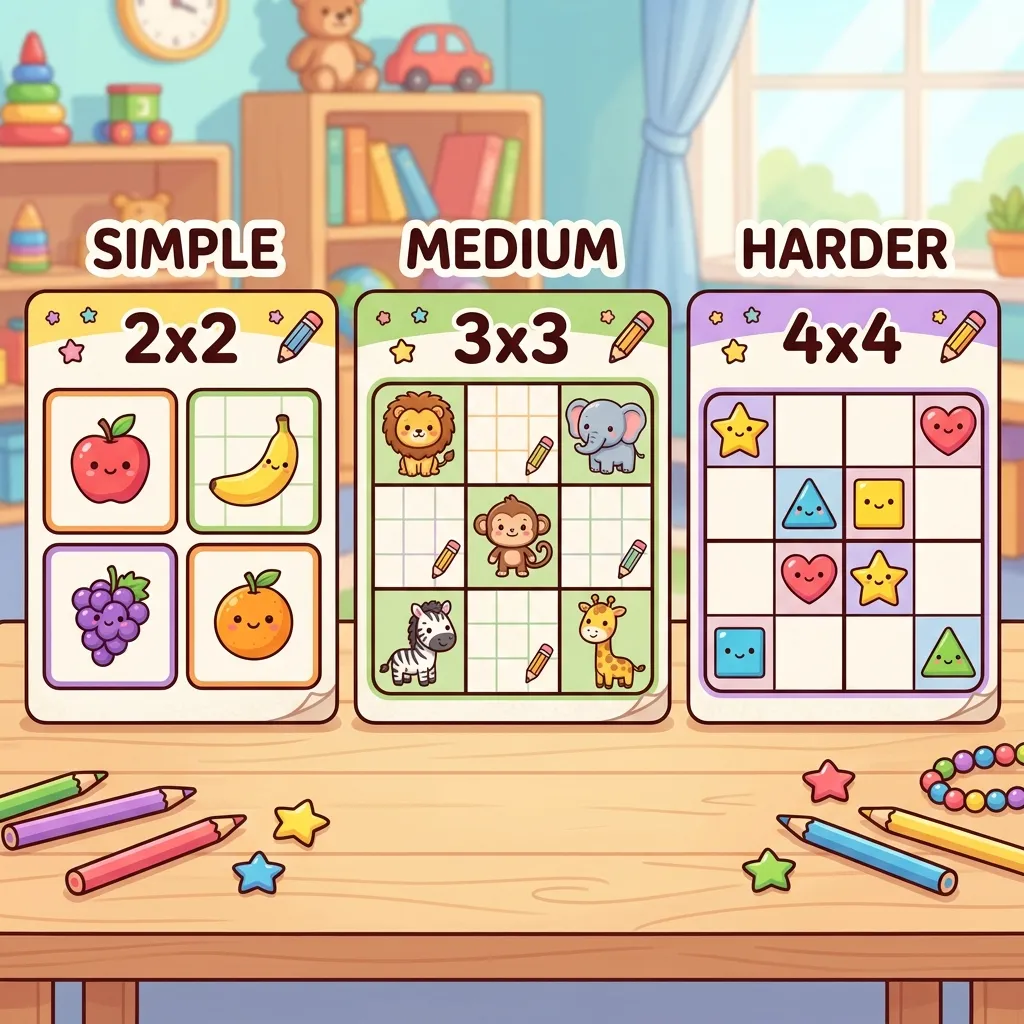Select the giraffe tile
The image size is (1024, 1024).
[605, 641]
